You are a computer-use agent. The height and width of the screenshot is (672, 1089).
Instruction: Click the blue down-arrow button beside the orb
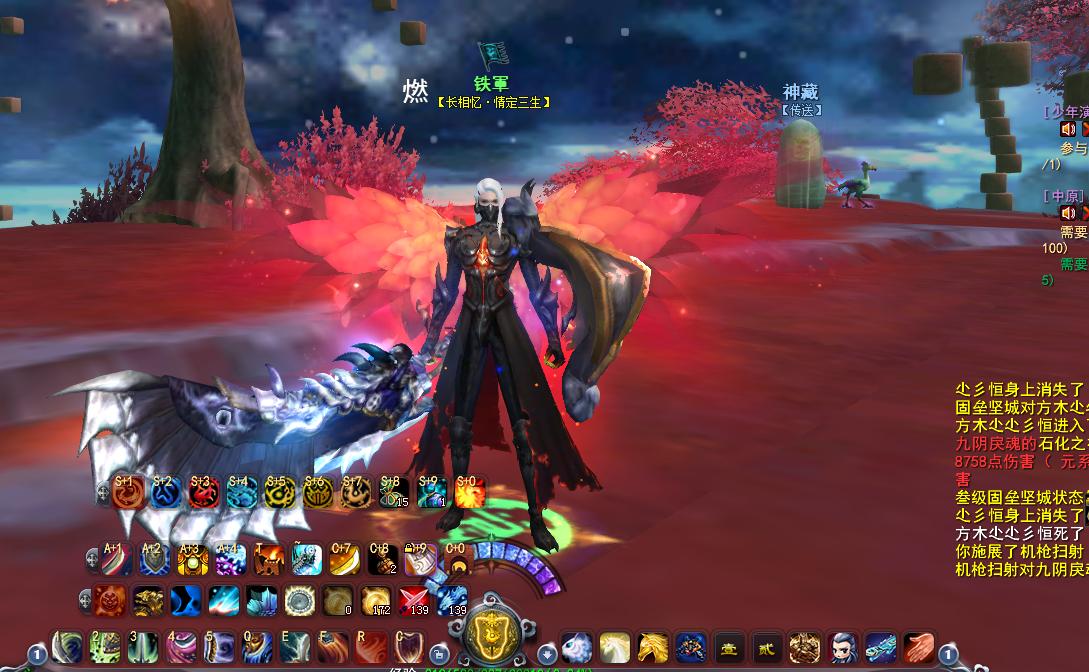(546, 648)
